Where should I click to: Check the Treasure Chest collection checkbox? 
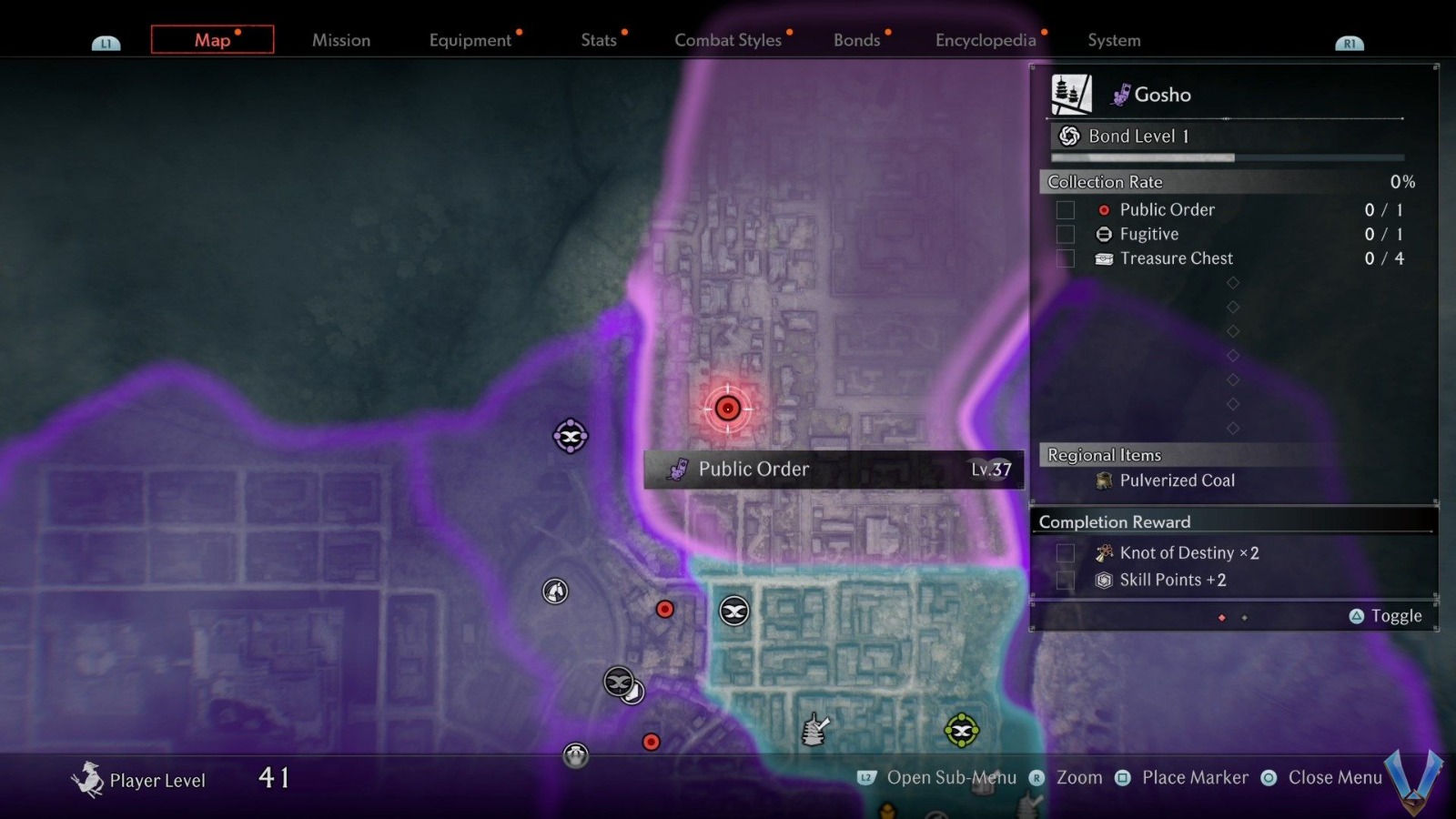click(1065, 258)
